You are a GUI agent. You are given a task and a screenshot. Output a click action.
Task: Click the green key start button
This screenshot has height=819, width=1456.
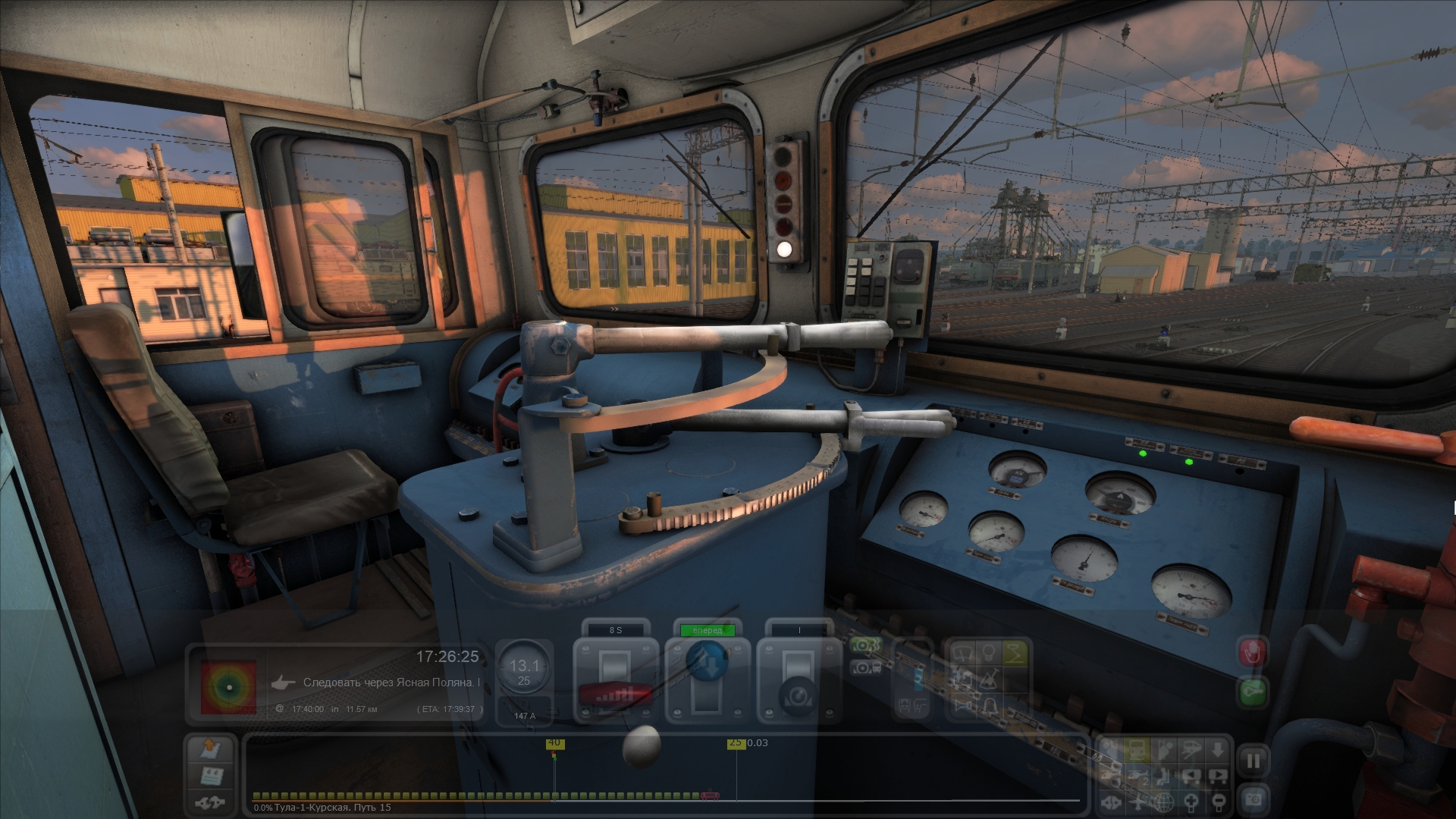pyautogui.click(x=1252, y=692)
